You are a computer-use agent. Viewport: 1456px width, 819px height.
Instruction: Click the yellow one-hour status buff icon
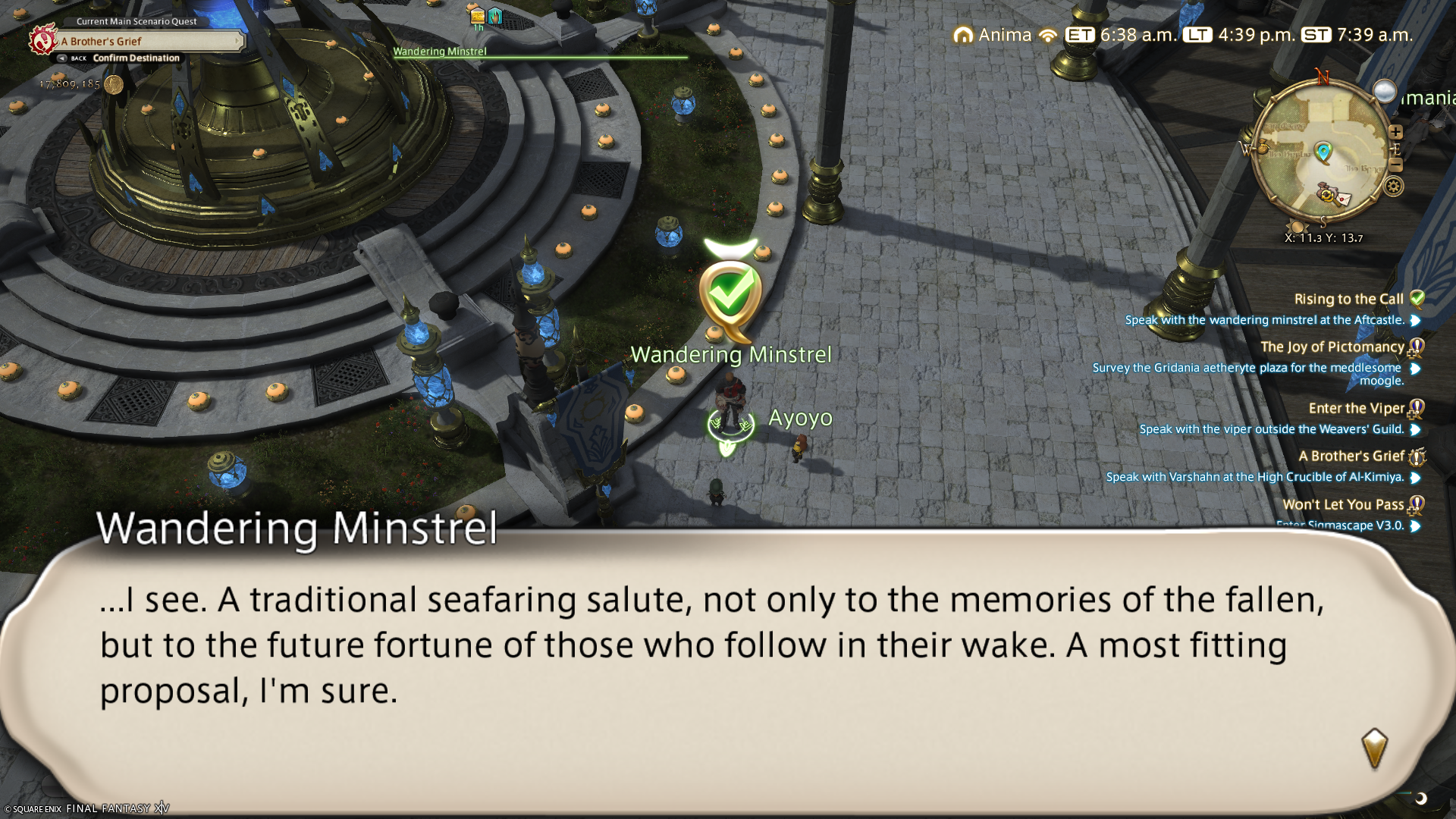[x=478, y=17]
